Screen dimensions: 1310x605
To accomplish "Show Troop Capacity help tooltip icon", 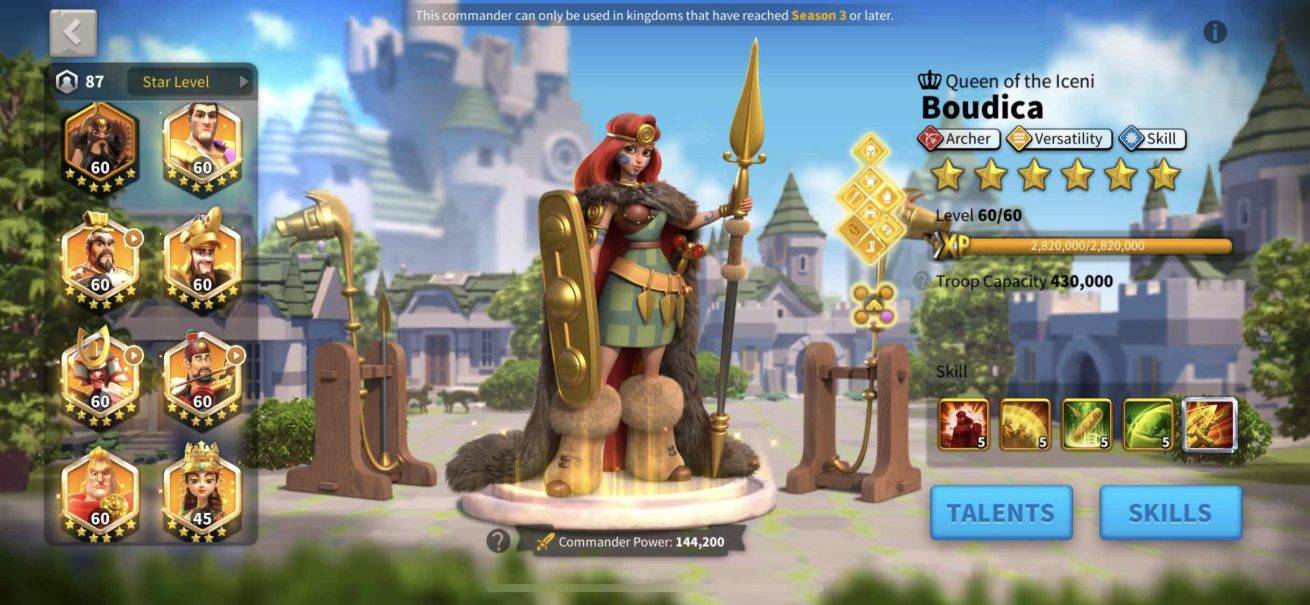I will 921,282.
